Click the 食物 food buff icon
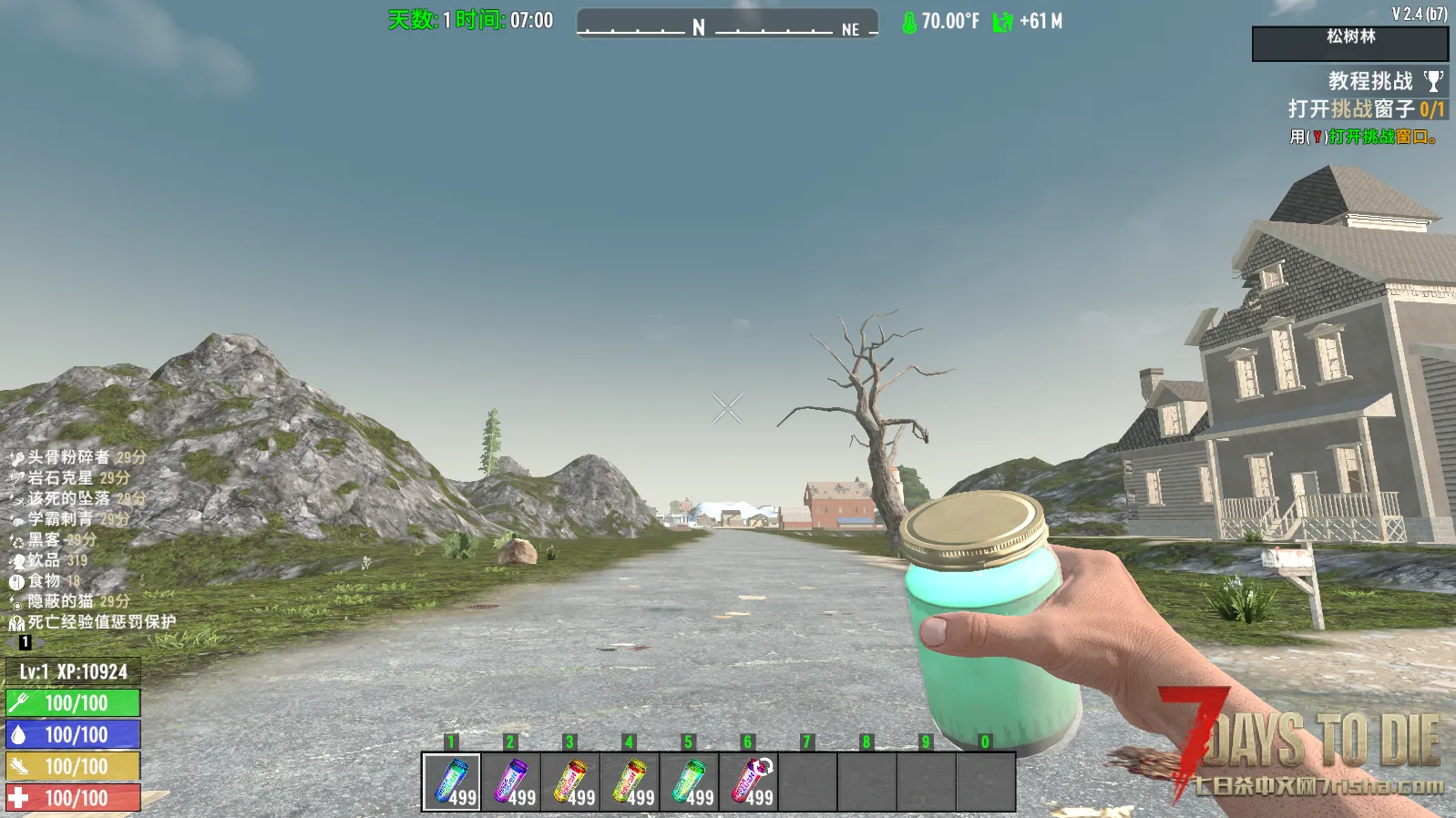 (16, 581)
